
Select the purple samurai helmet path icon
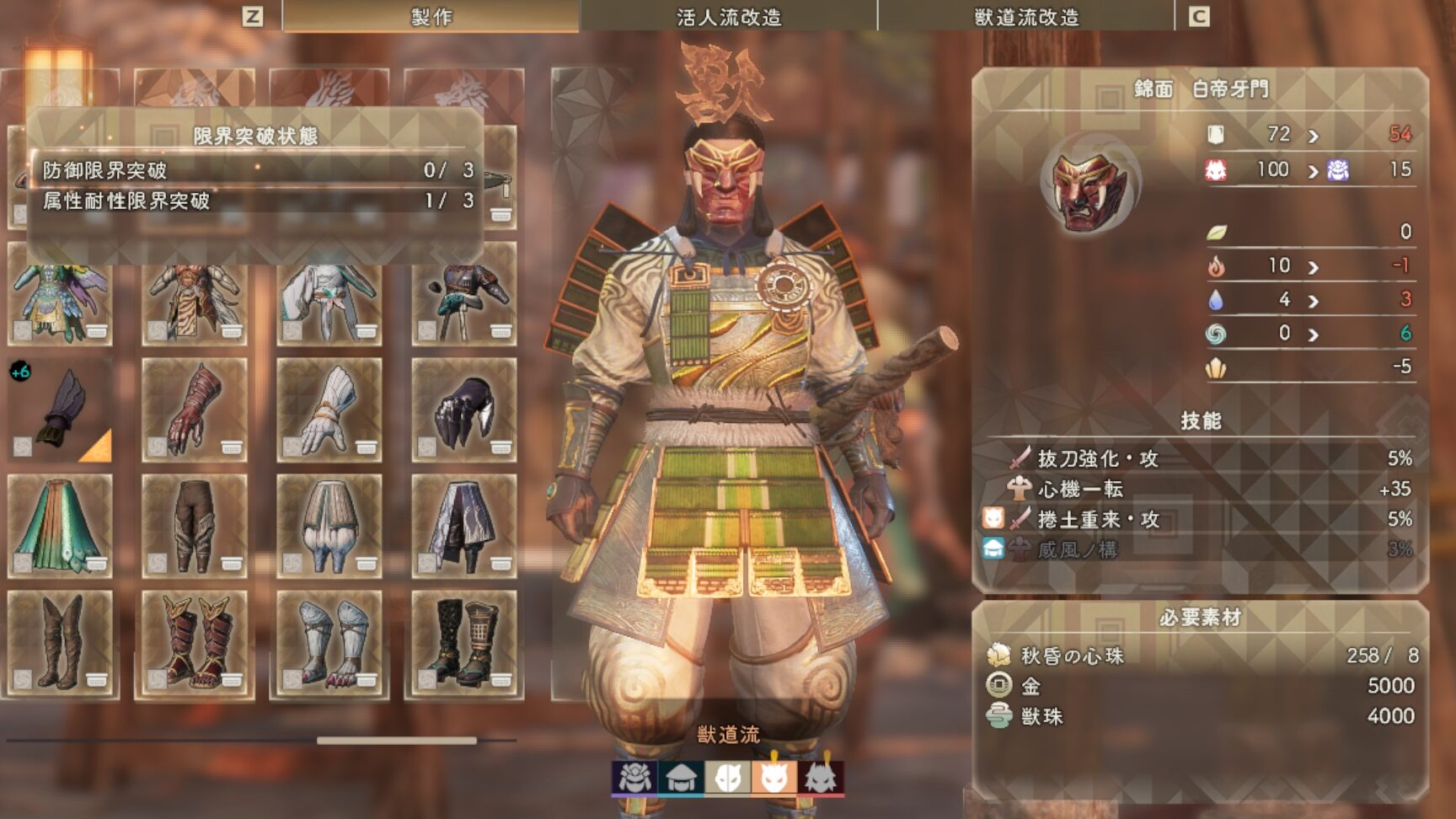pos(634,778)
